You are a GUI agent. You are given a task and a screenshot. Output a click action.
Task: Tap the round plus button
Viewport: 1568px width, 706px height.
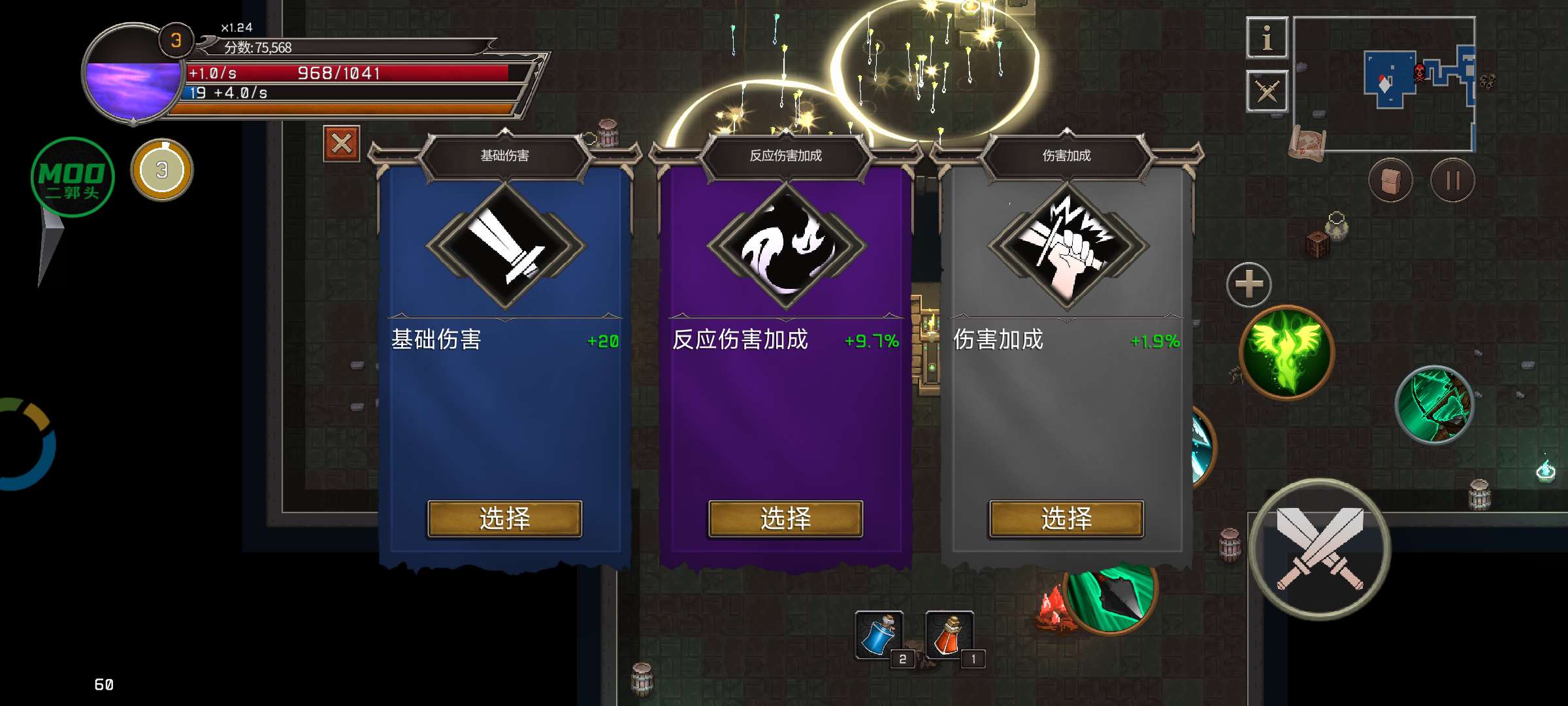[1249, 284]
